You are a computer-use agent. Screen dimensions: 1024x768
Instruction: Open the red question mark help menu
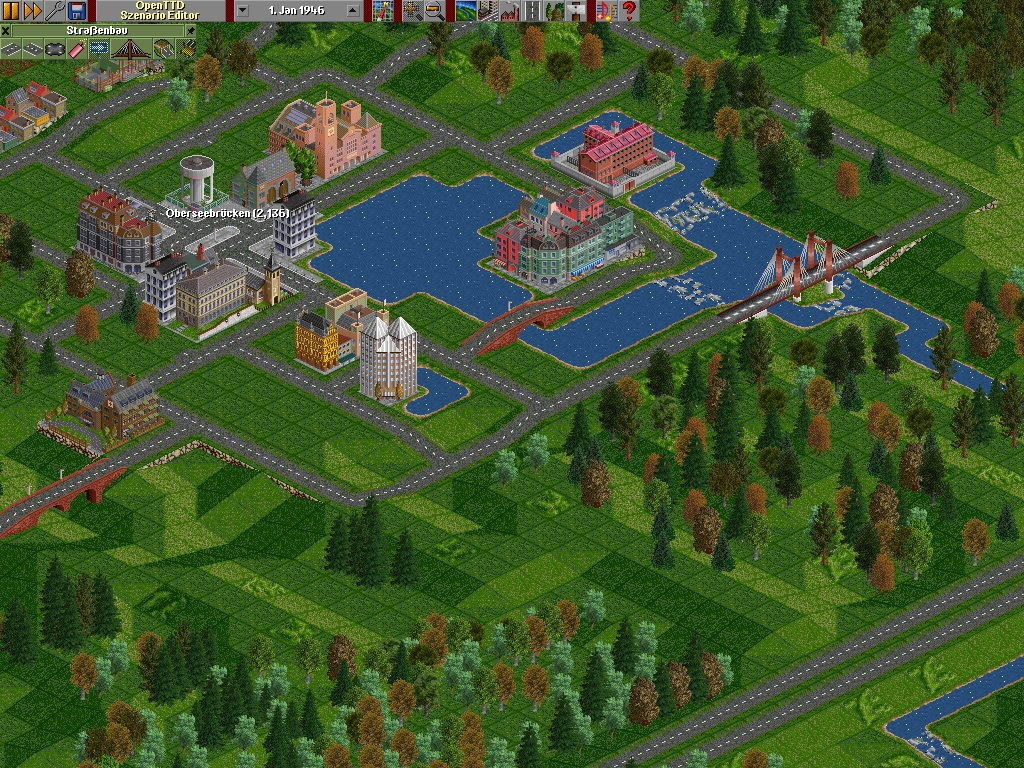[x=629, y=11]
